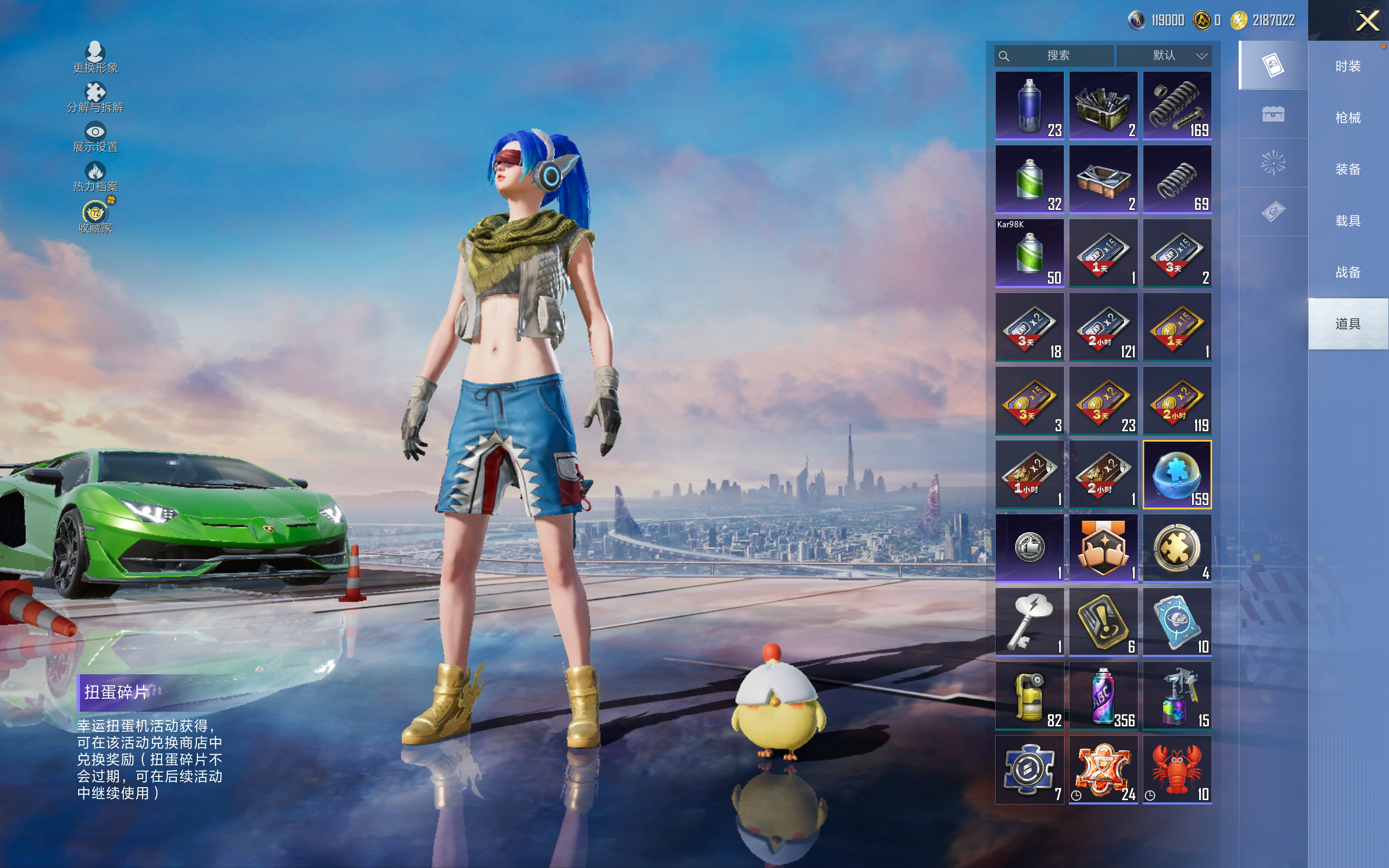1389x868 pixels.
Task: Select the blue spray can slot
Action: (1029, 106)
